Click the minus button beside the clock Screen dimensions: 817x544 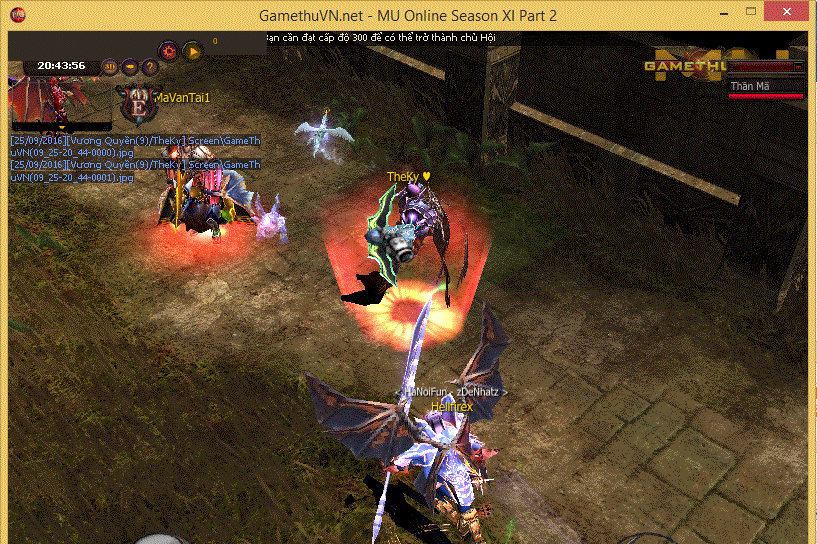click(130, 67)
